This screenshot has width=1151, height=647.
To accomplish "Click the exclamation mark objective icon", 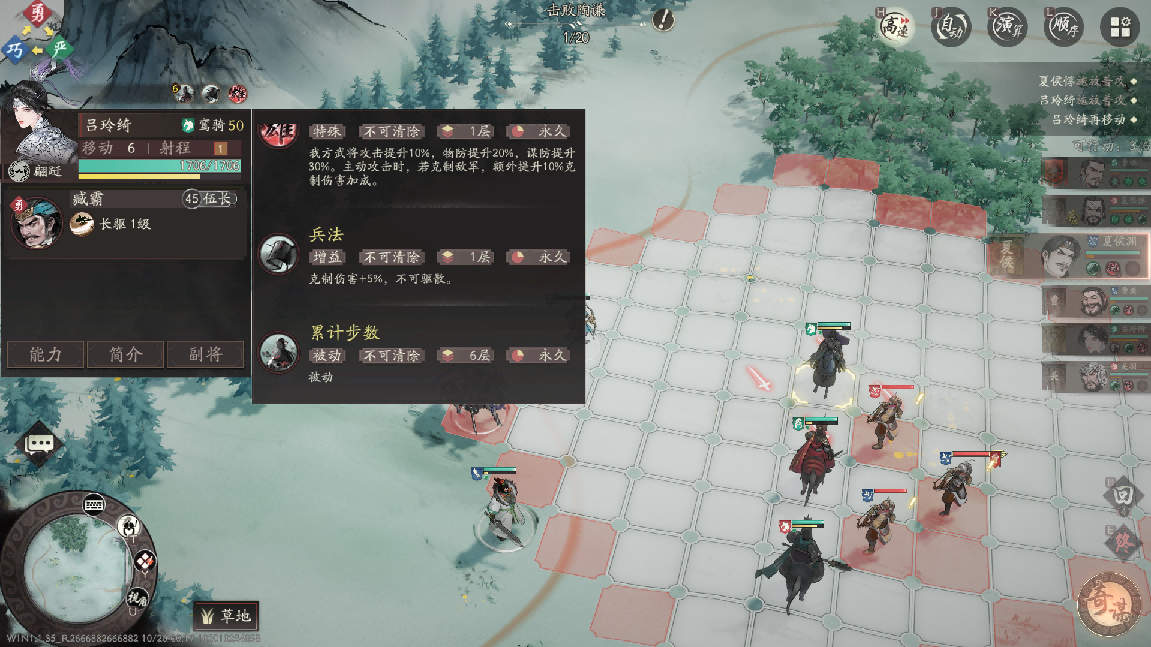I will pos(663,20).
